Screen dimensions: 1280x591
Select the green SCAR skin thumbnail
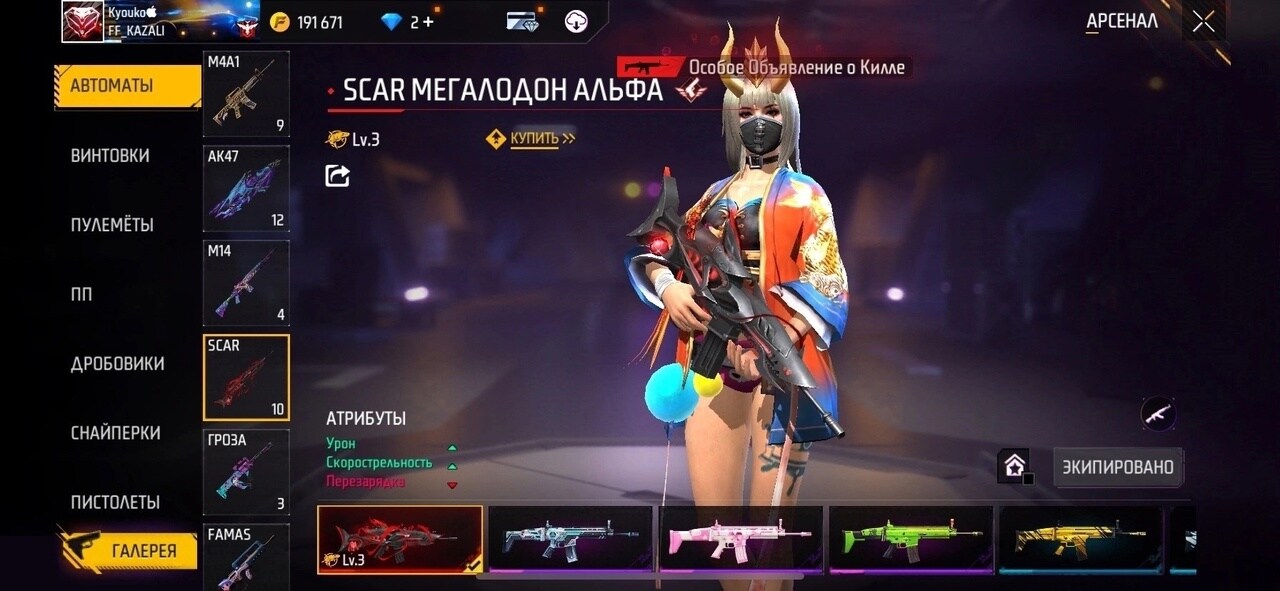pyautogui.click(x=911, y=539)
